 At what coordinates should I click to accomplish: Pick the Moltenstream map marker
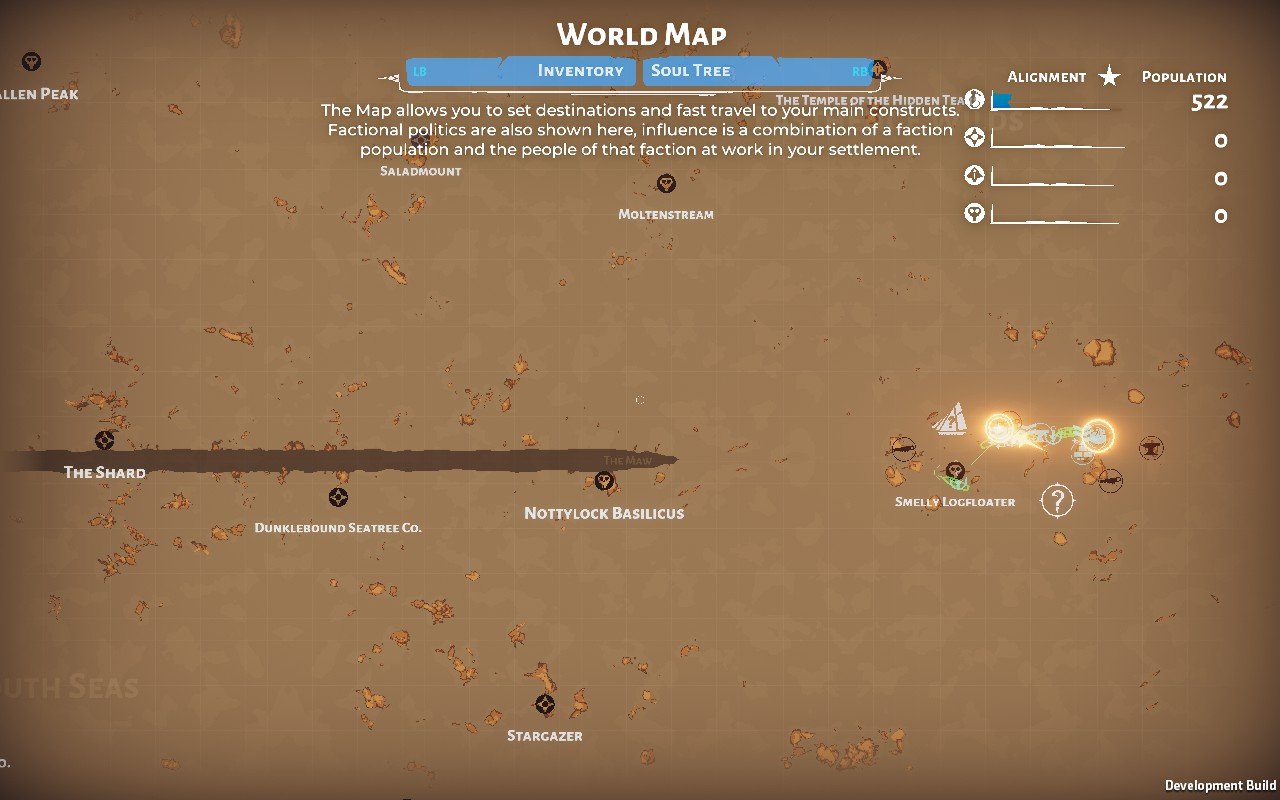tap(666, 184)
